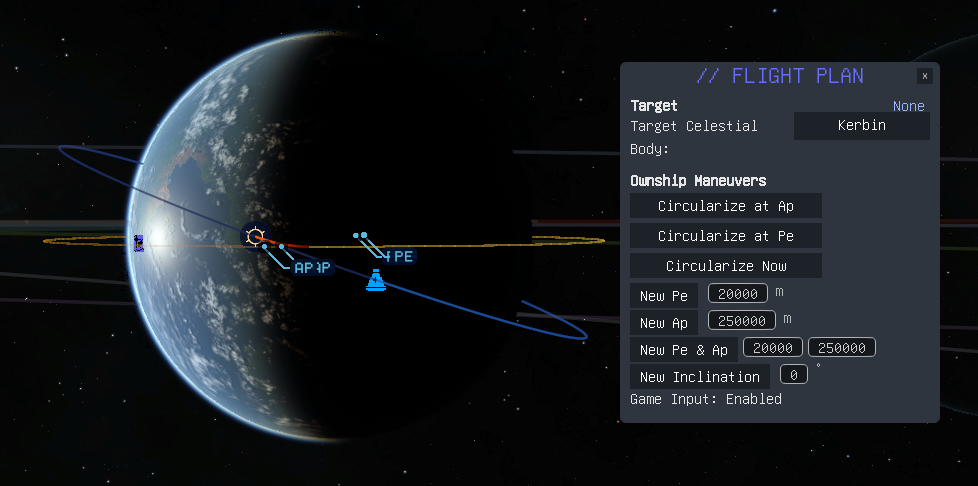Apply the New Pe maneuver
The width and height of the screenshot is (978, 486).
[664, 296]
